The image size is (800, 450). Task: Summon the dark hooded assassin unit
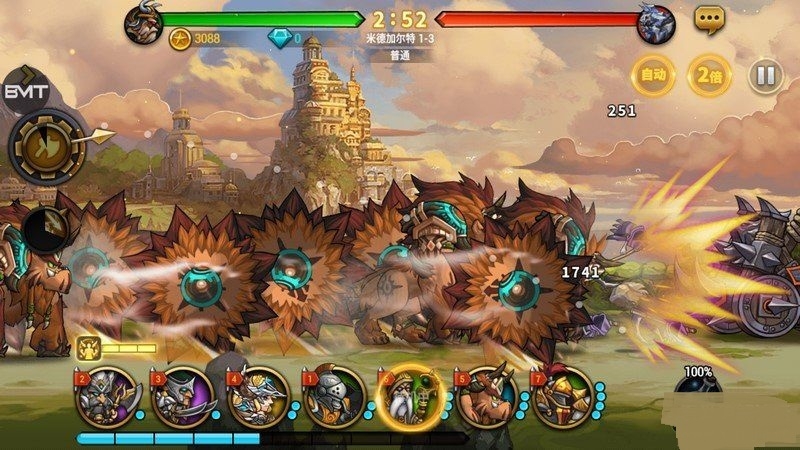182,396
